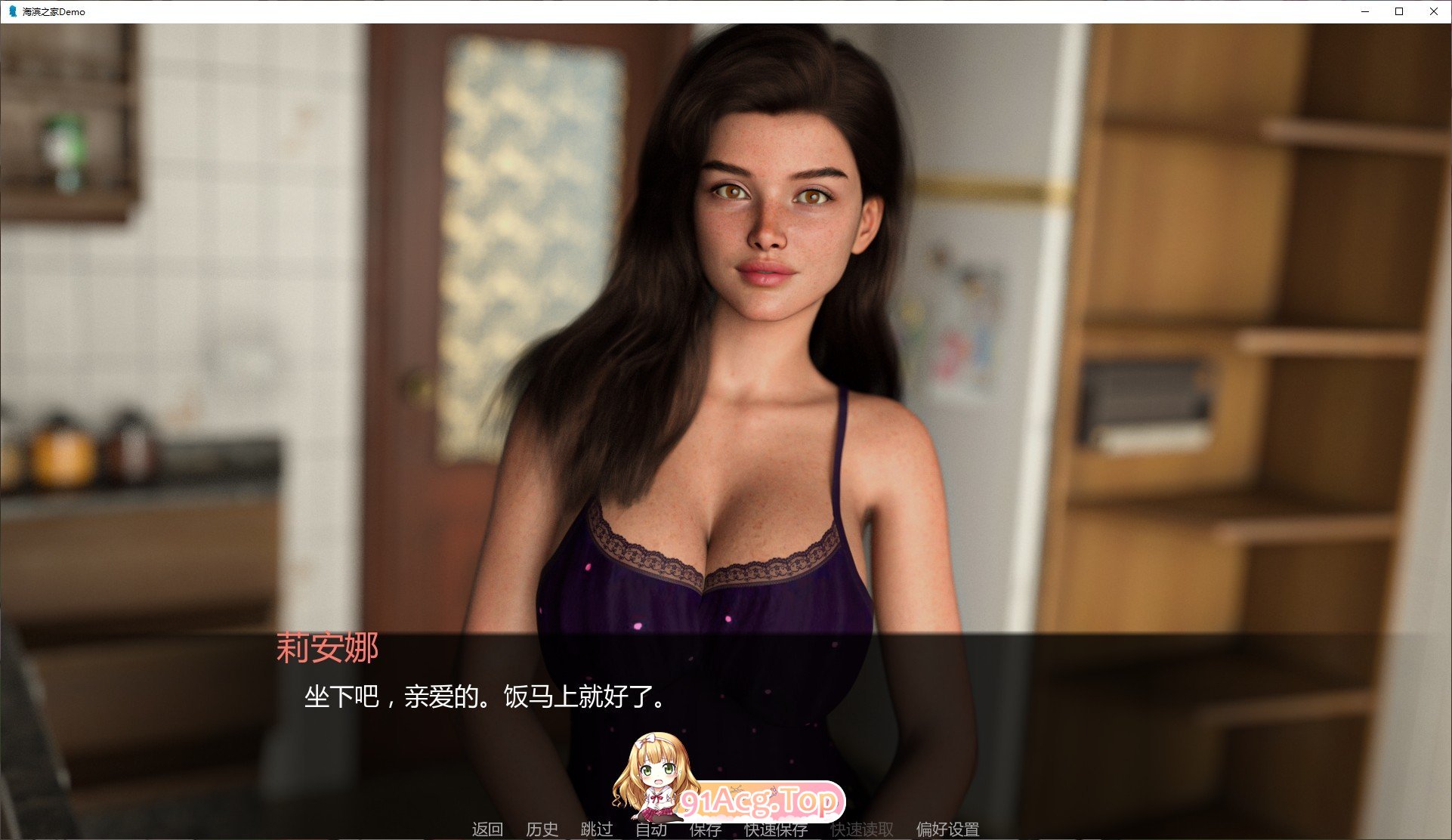This screenshot has width=1452, height=840.
Task: Click 快速读取 to quick load
Action: click(861, 829)
